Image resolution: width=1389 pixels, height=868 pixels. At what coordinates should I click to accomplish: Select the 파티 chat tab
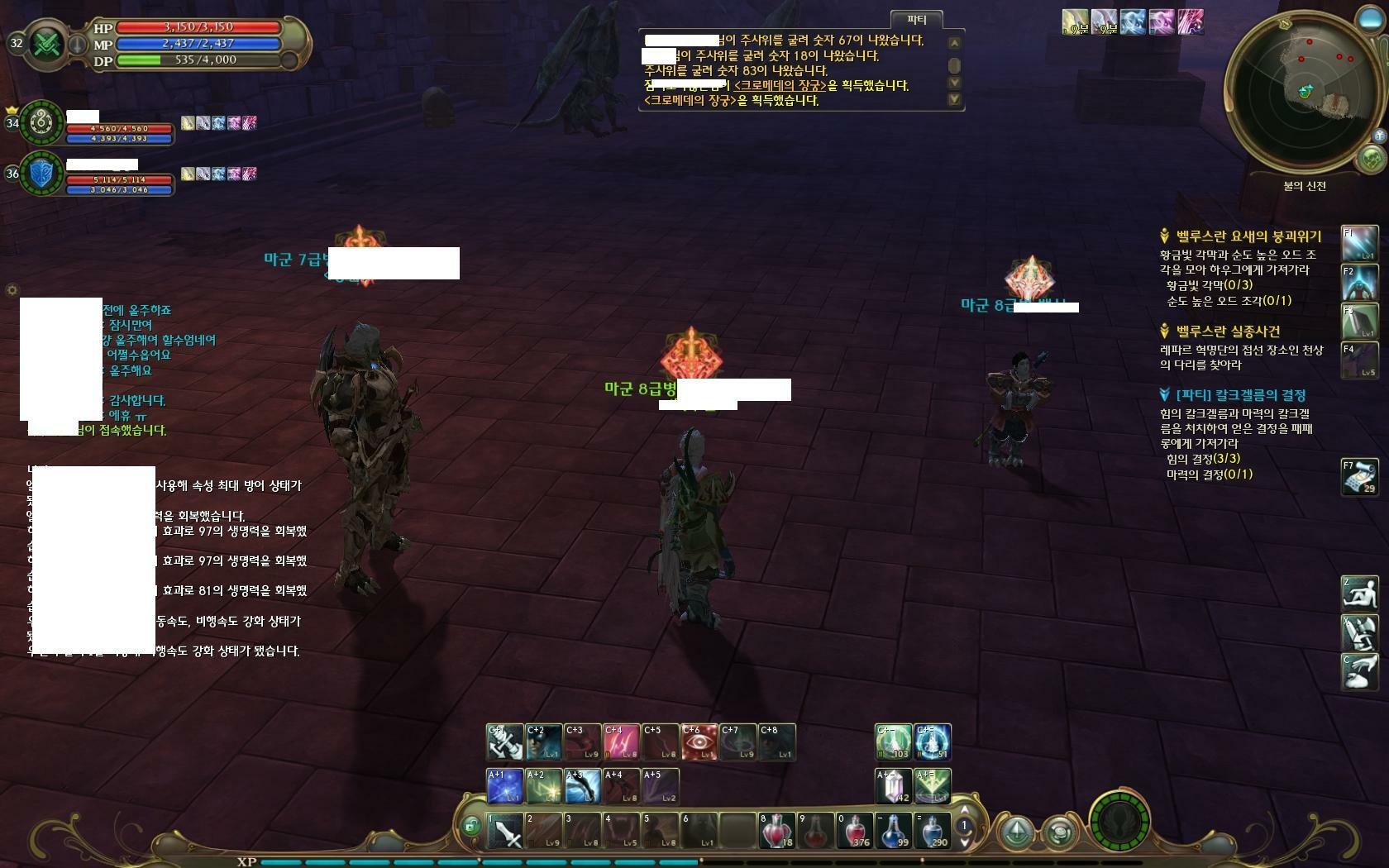[x=916, y=20]
